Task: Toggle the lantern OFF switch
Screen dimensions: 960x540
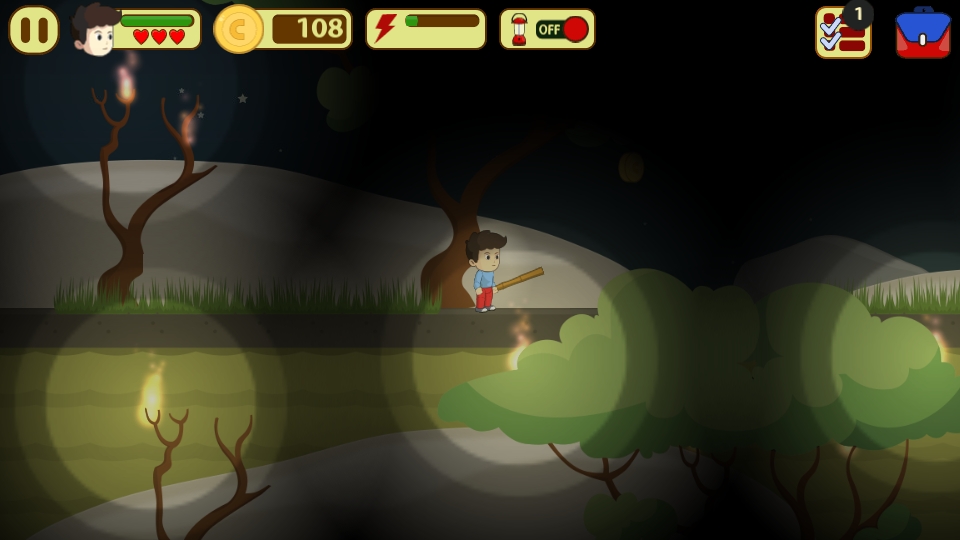Action: tap(561, 29)
